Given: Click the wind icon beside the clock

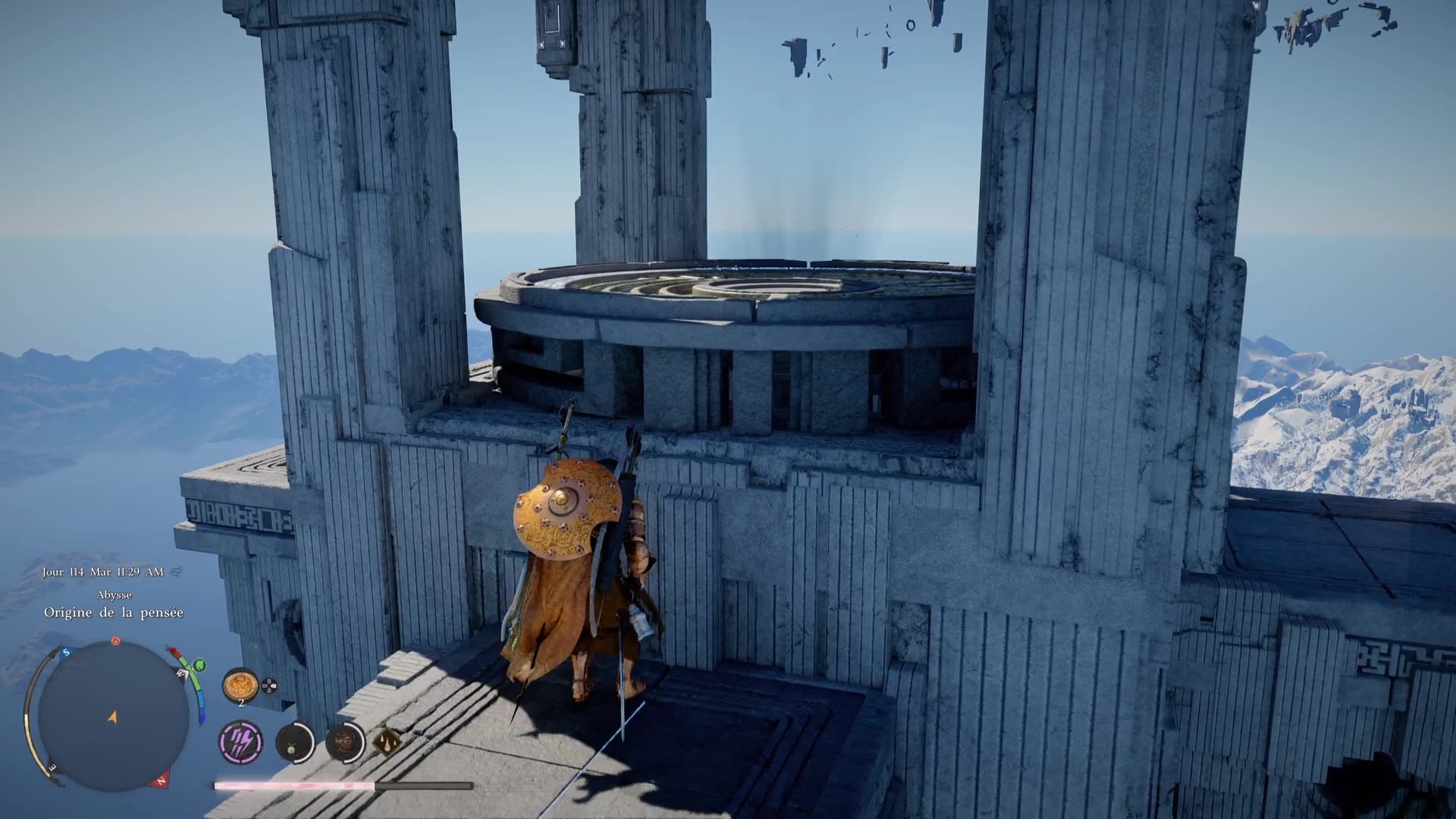Looking at the screenshot, I should [177, 572].
